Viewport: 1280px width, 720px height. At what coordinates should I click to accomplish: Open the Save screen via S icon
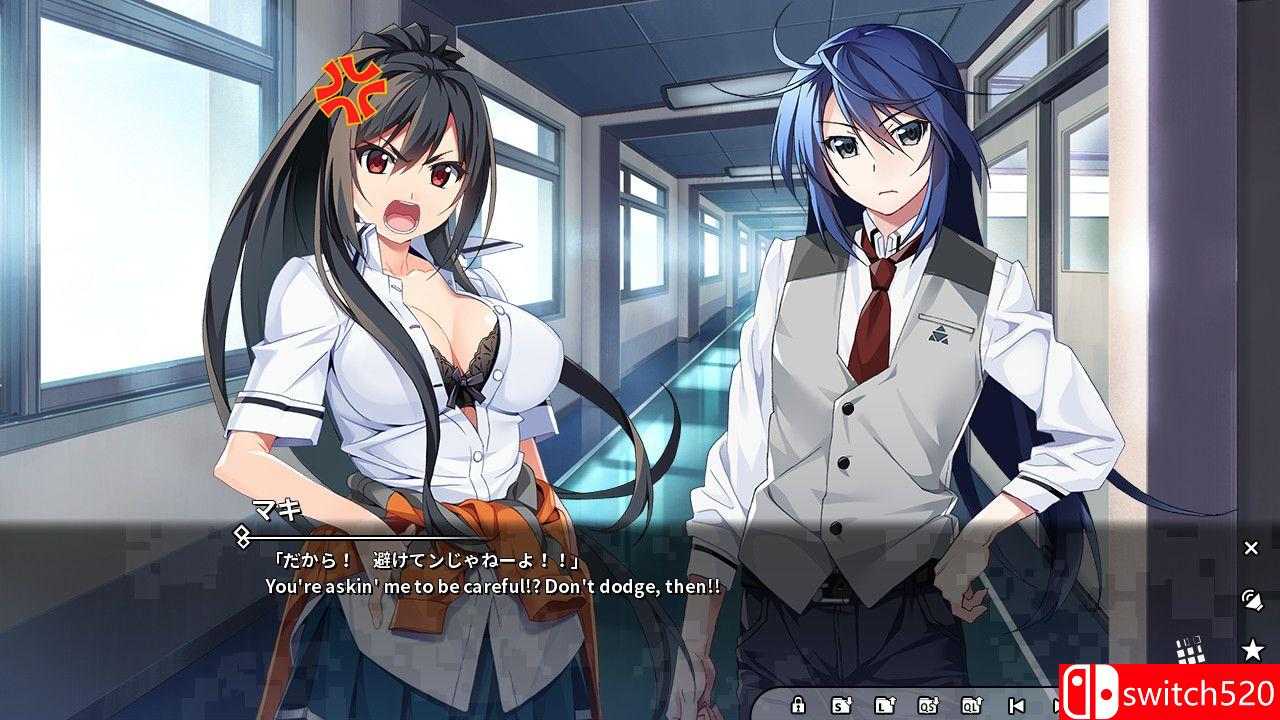(840, 704)
